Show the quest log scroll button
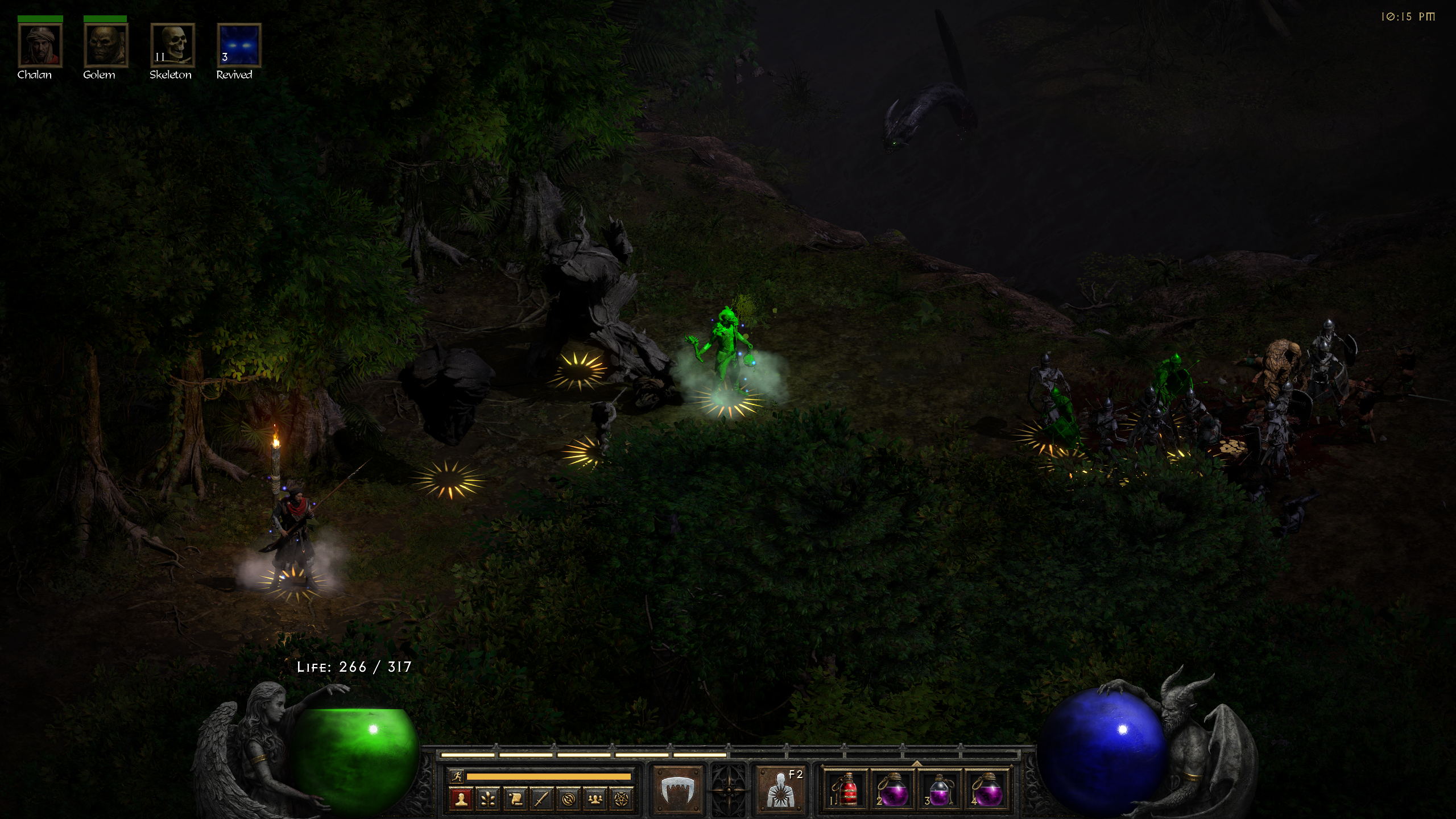This screenshot has height=819, width=1456. click(515, 799)
